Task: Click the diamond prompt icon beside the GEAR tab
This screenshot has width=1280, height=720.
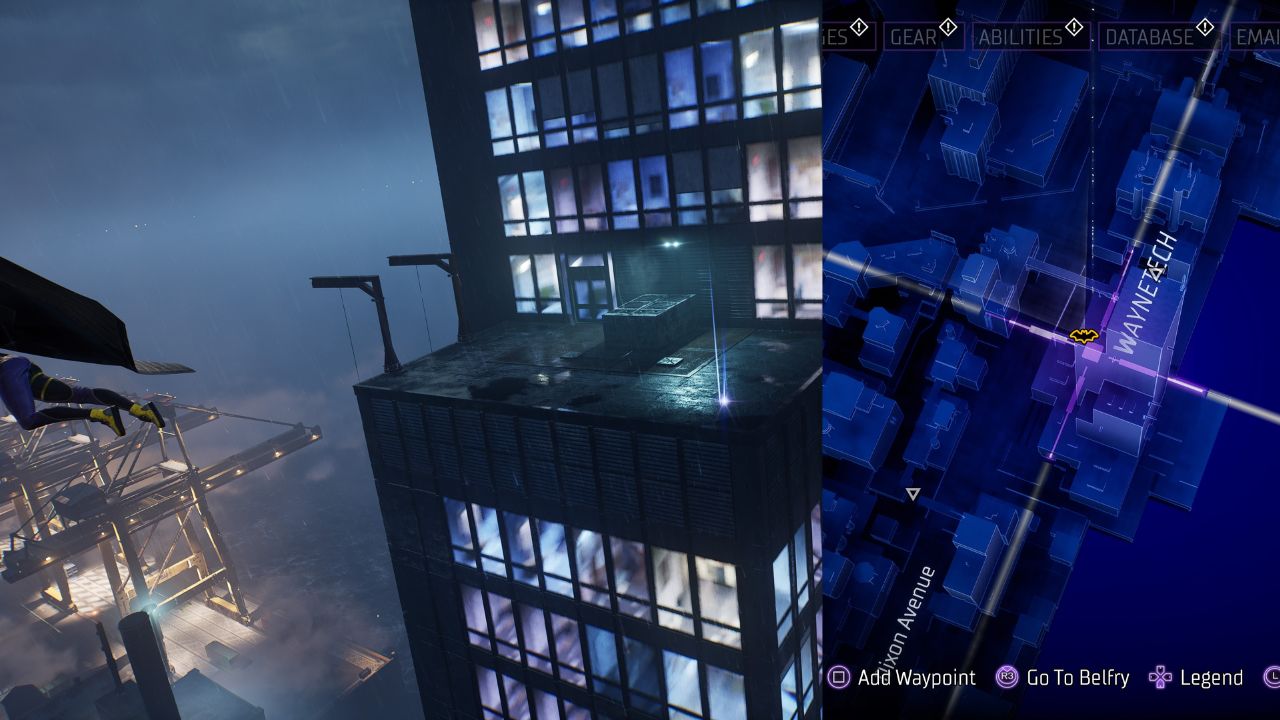Action: (x=948, y=27)
